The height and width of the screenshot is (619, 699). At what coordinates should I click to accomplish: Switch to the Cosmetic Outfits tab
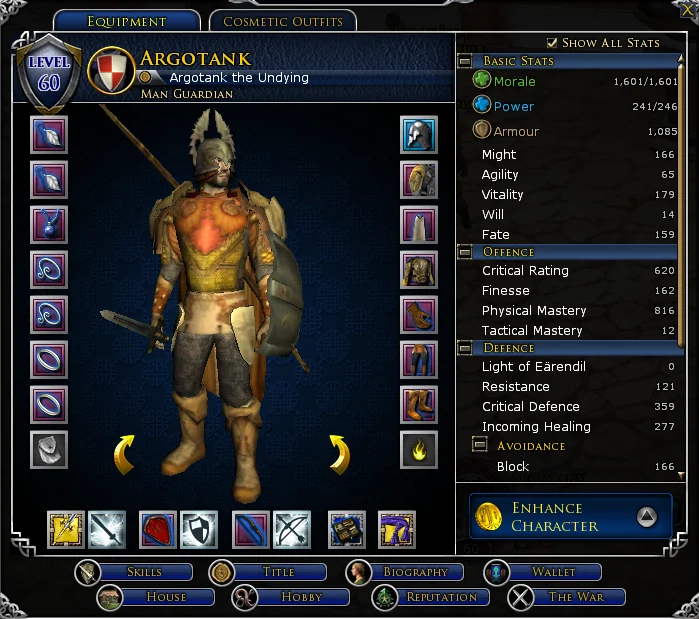tap(283, 21)
